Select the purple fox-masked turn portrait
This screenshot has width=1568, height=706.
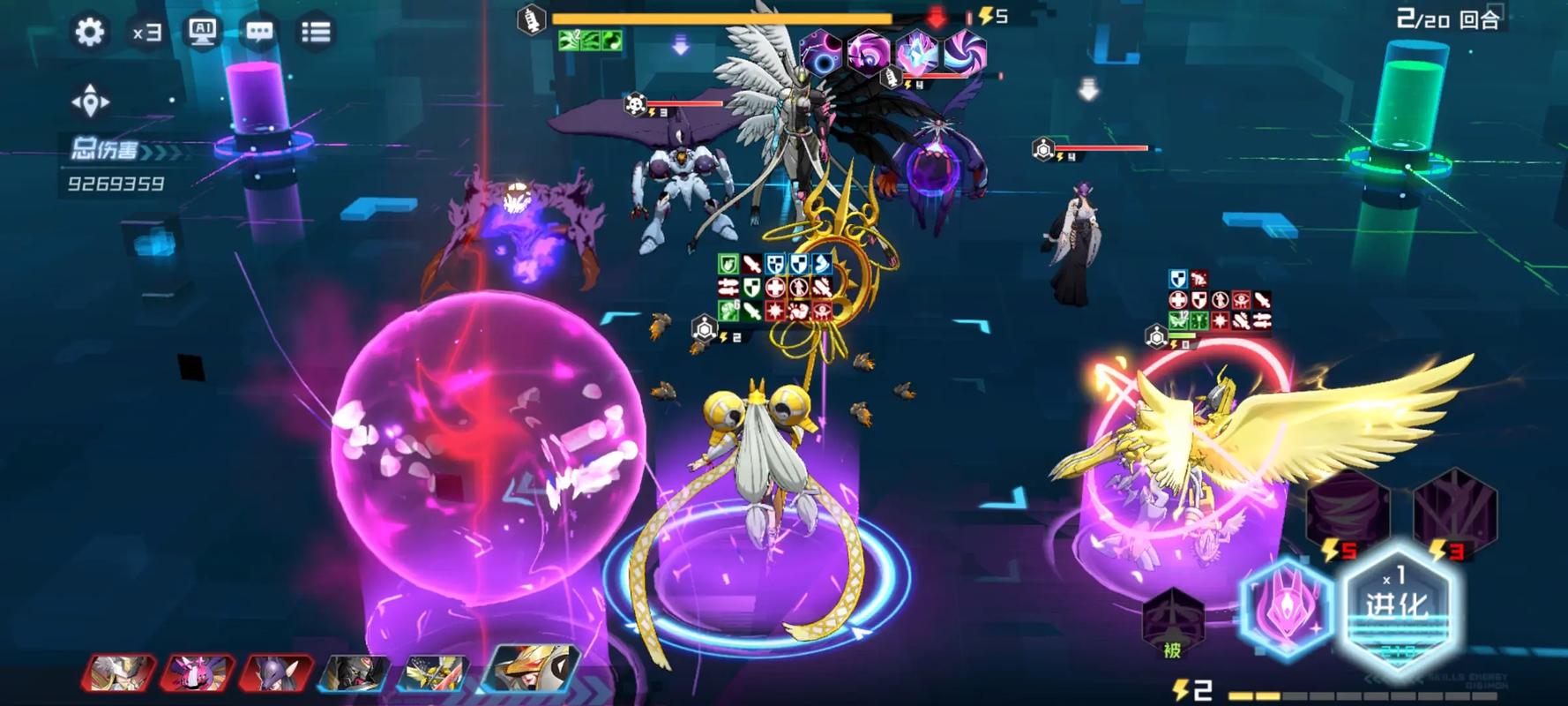[276, 672]
